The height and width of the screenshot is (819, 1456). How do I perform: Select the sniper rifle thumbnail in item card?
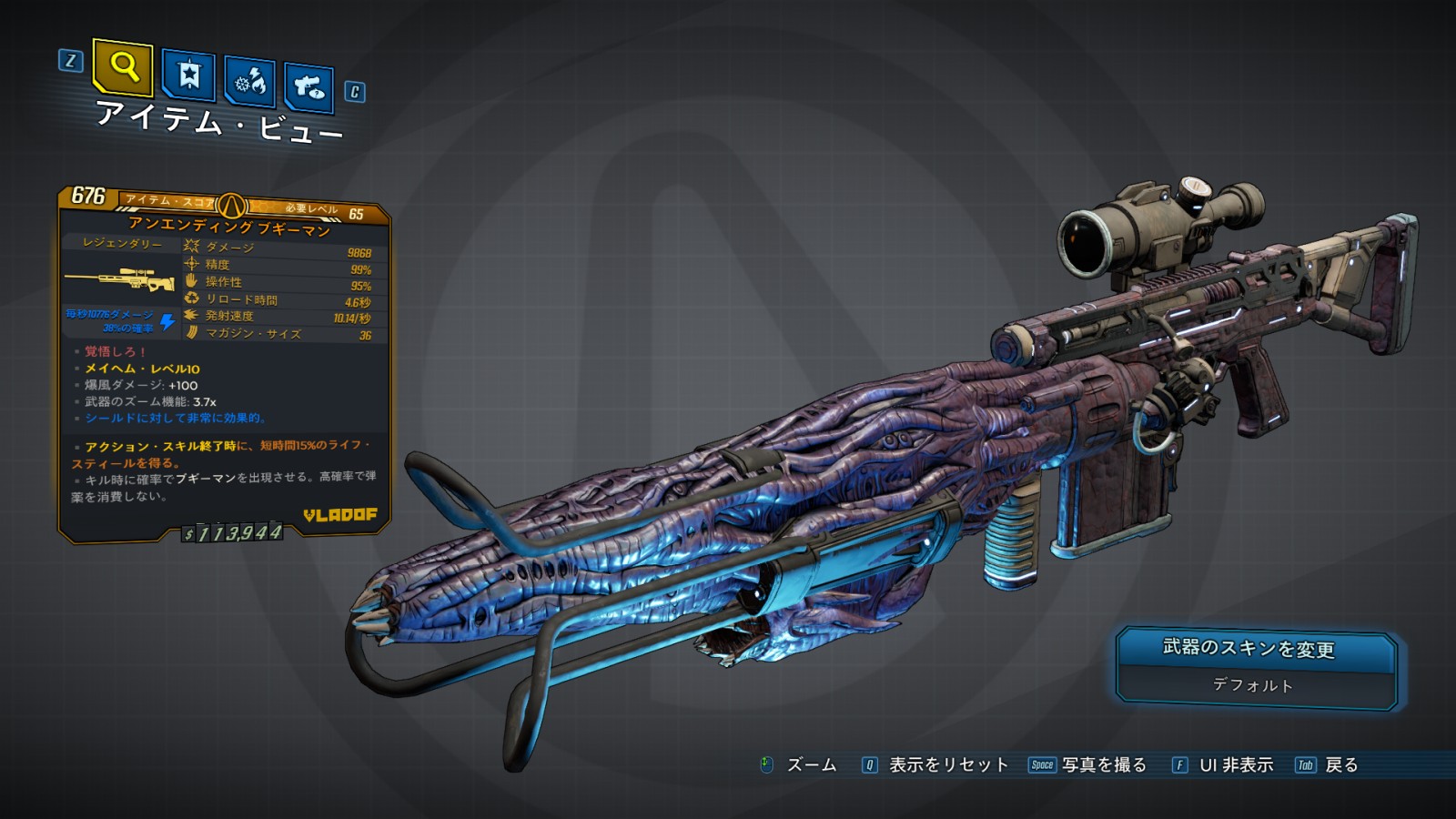(119, 279)
